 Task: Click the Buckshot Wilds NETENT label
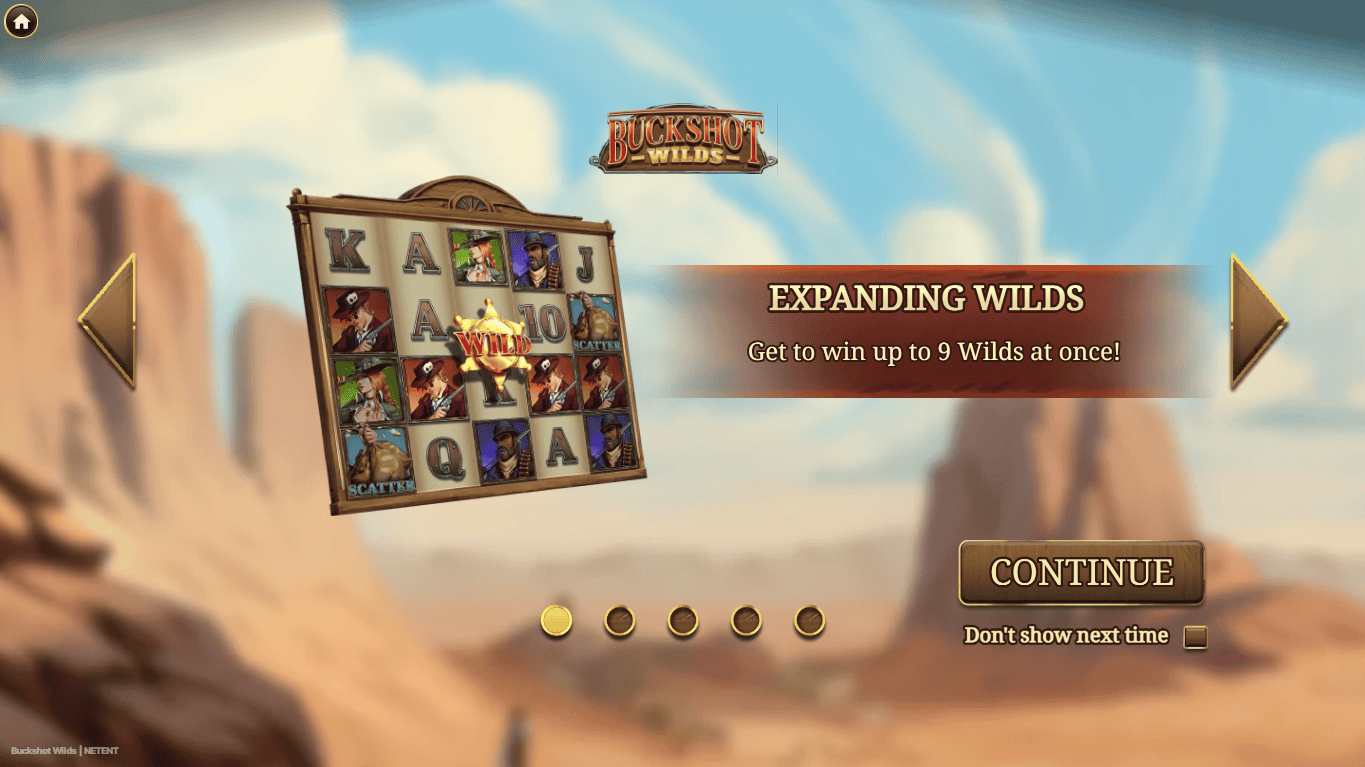click(66, 750)
